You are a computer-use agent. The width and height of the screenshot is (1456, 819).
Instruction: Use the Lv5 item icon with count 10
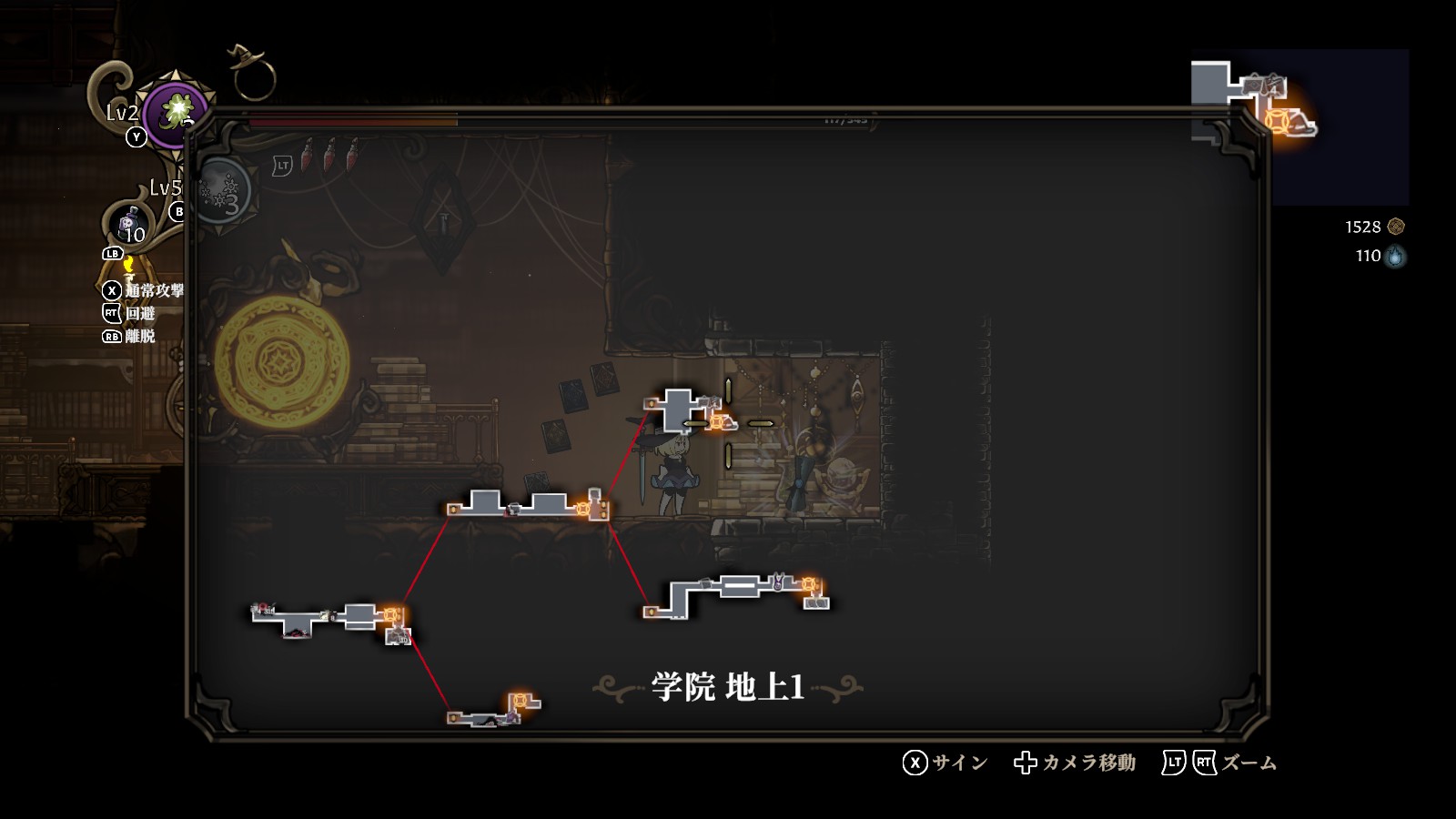[x=130, y=224]
